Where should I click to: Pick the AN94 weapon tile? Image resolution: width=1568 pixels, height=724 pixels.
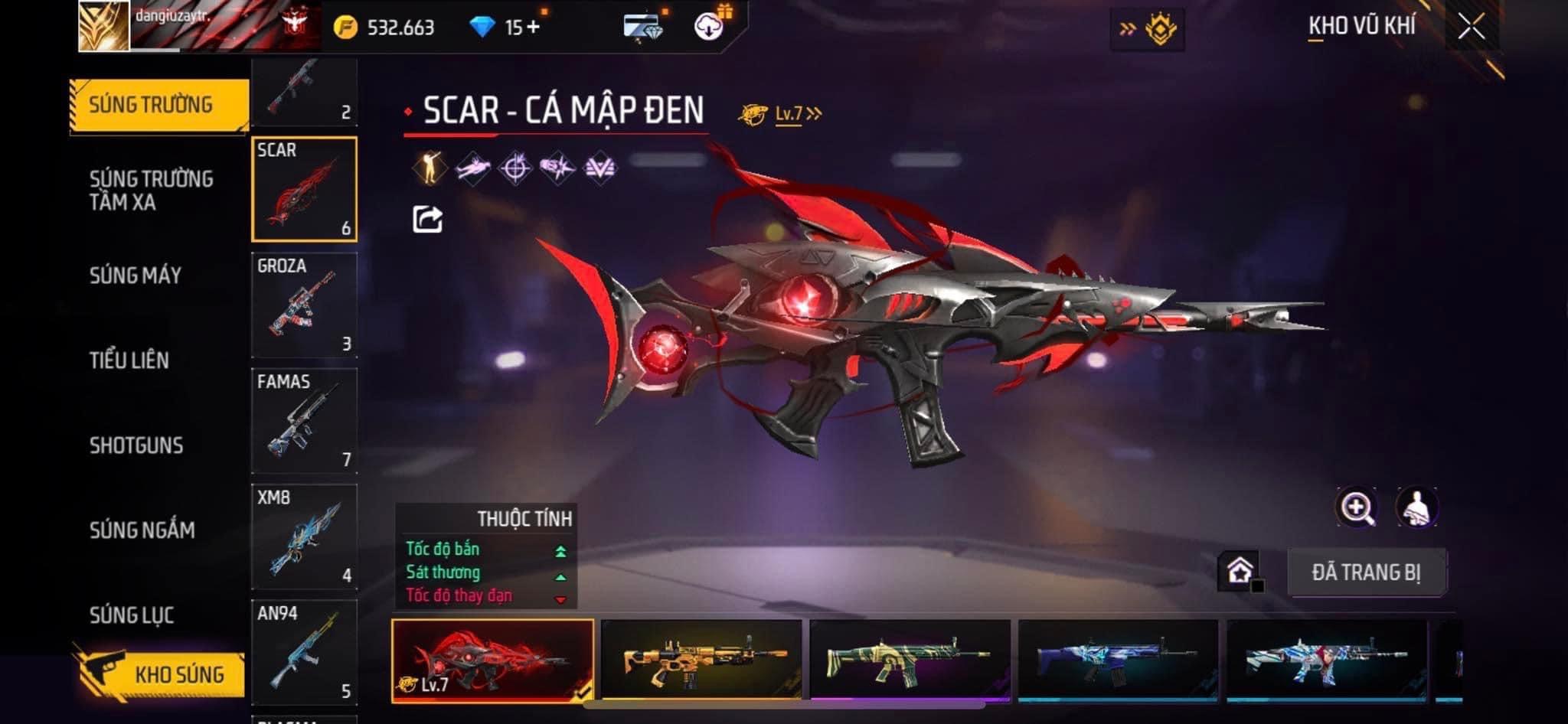[x=304, y=651]
